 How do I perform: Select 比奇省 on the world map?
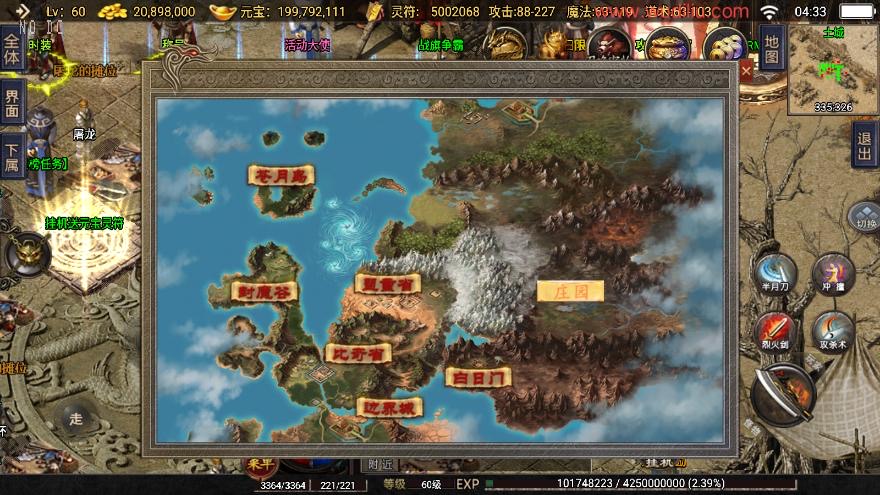pyautogui.click(x=357, y=353)
